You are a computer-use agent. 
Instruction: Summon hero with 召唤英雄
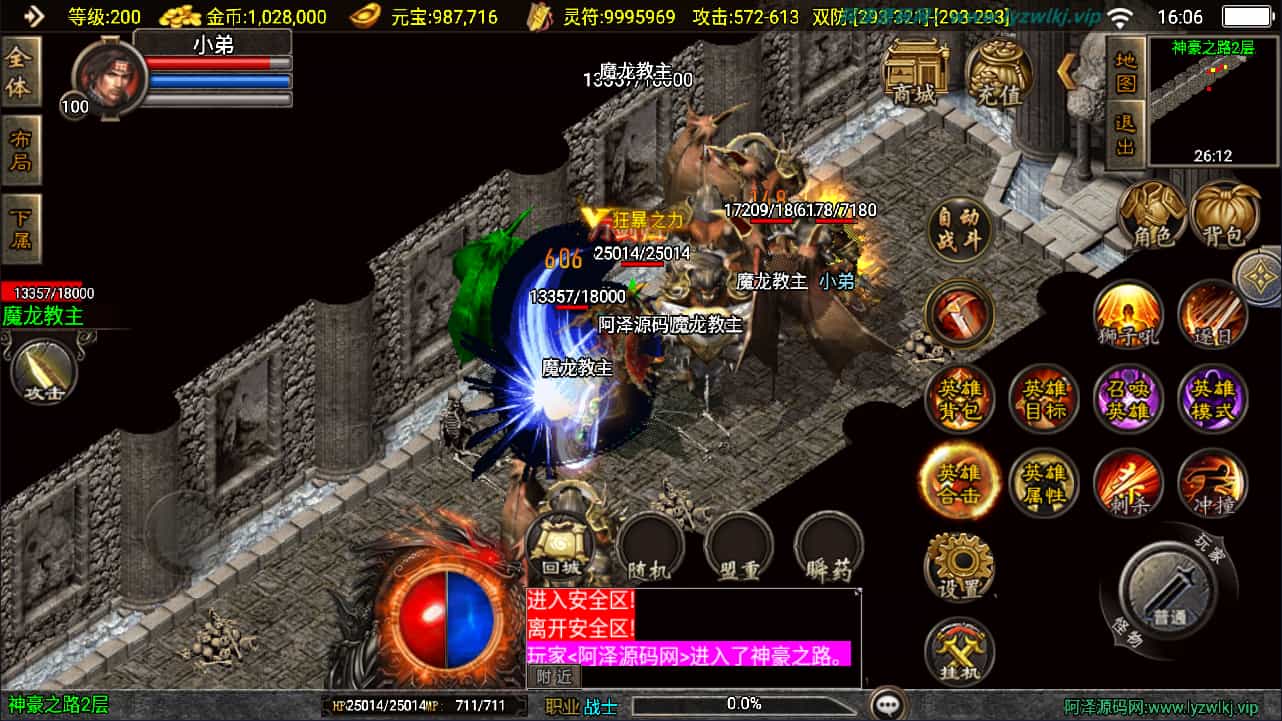coord(1128,399)
